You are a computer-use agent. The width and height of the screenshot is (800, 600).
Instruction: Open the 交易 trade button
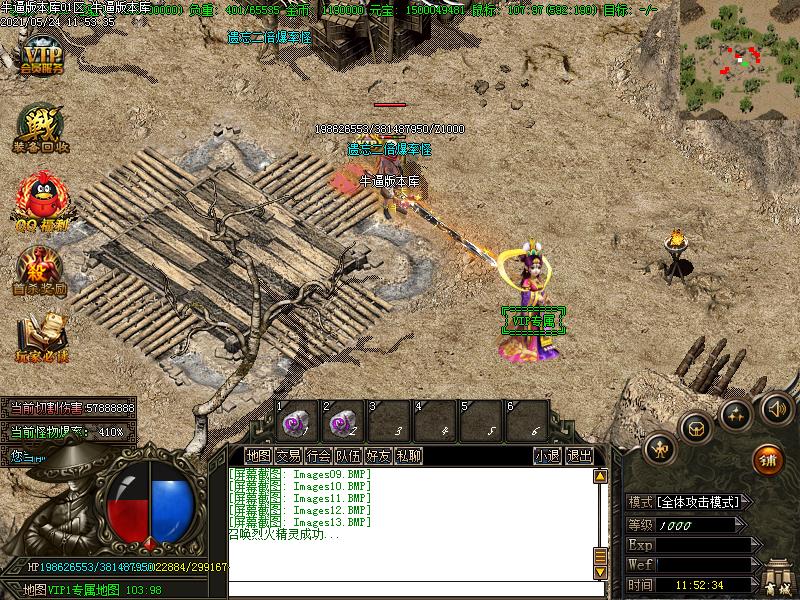pos(289,455)
